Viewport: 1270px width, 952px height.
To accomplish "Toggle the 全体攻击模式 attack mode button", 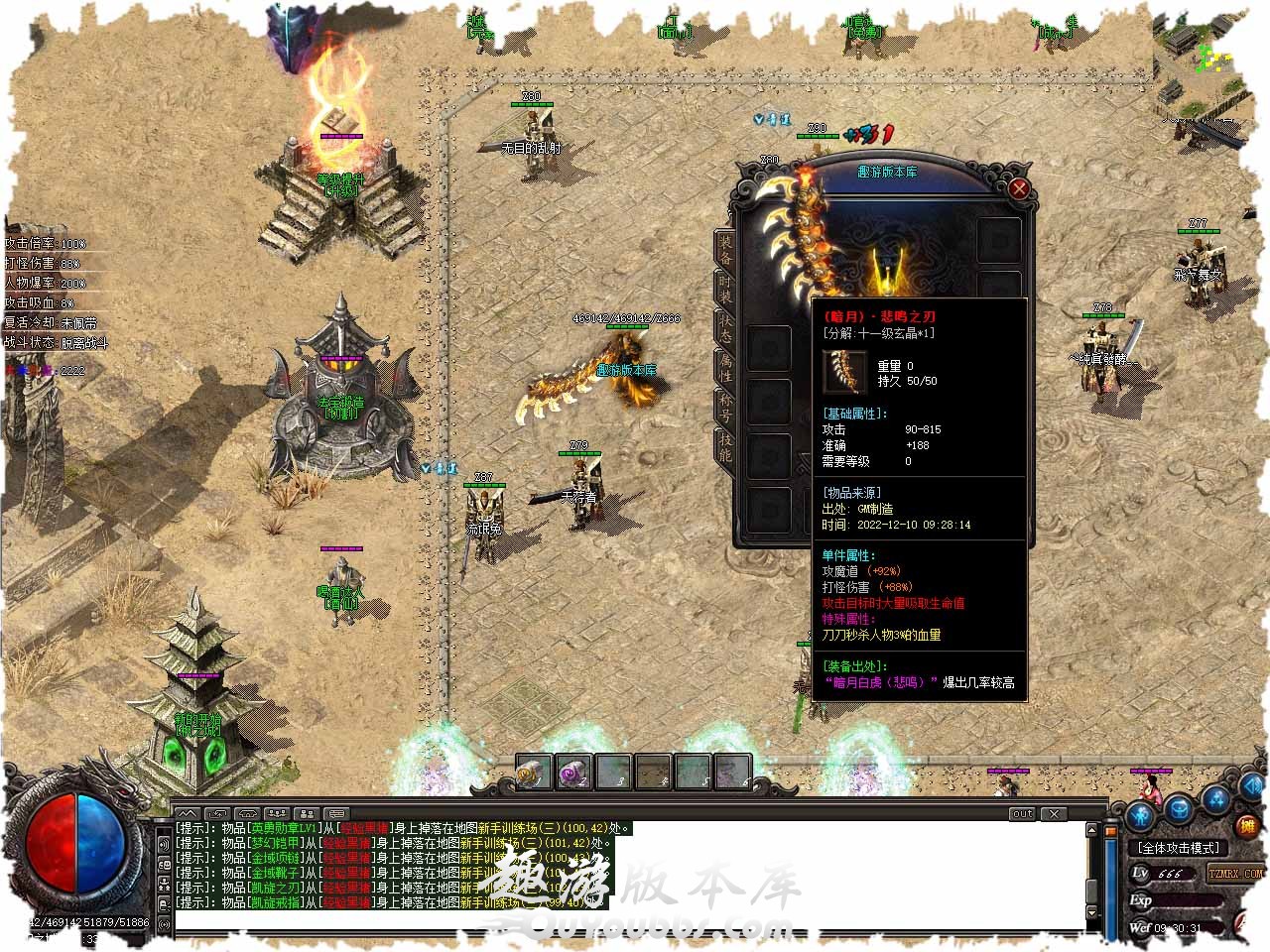I will (1179, 848).
